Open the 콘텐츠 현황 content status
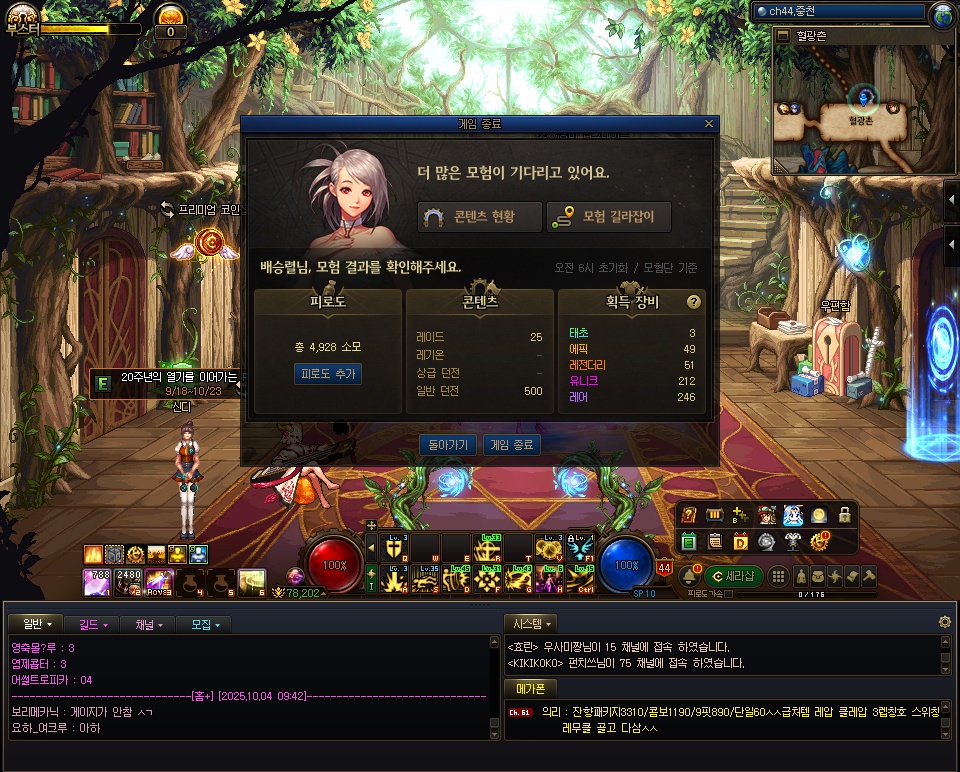This screenshot has width=960, height=772. tap(480, 217)
